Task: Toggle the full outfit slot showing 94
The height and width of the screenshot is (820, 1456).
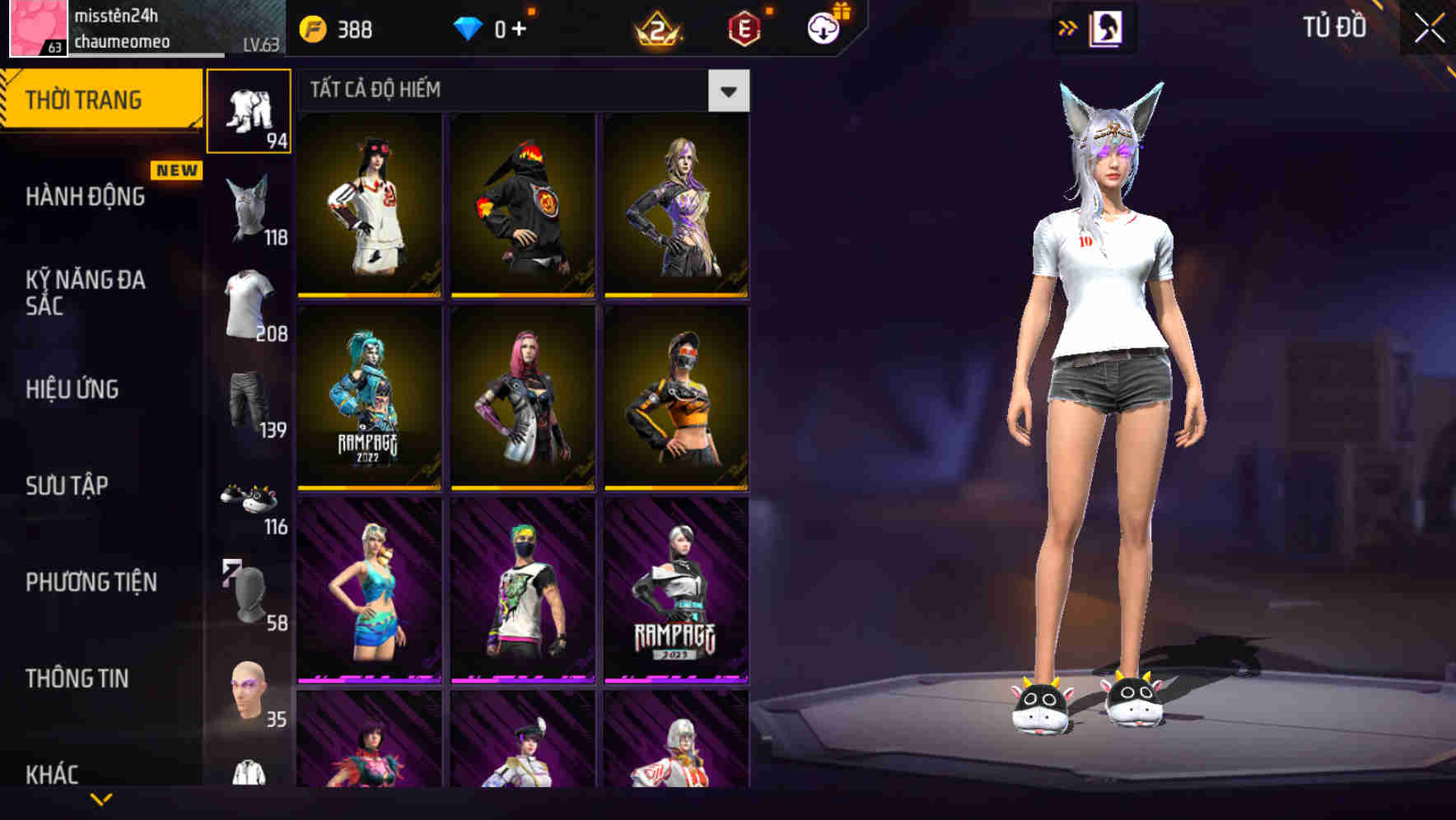Action: coord(250,107)
